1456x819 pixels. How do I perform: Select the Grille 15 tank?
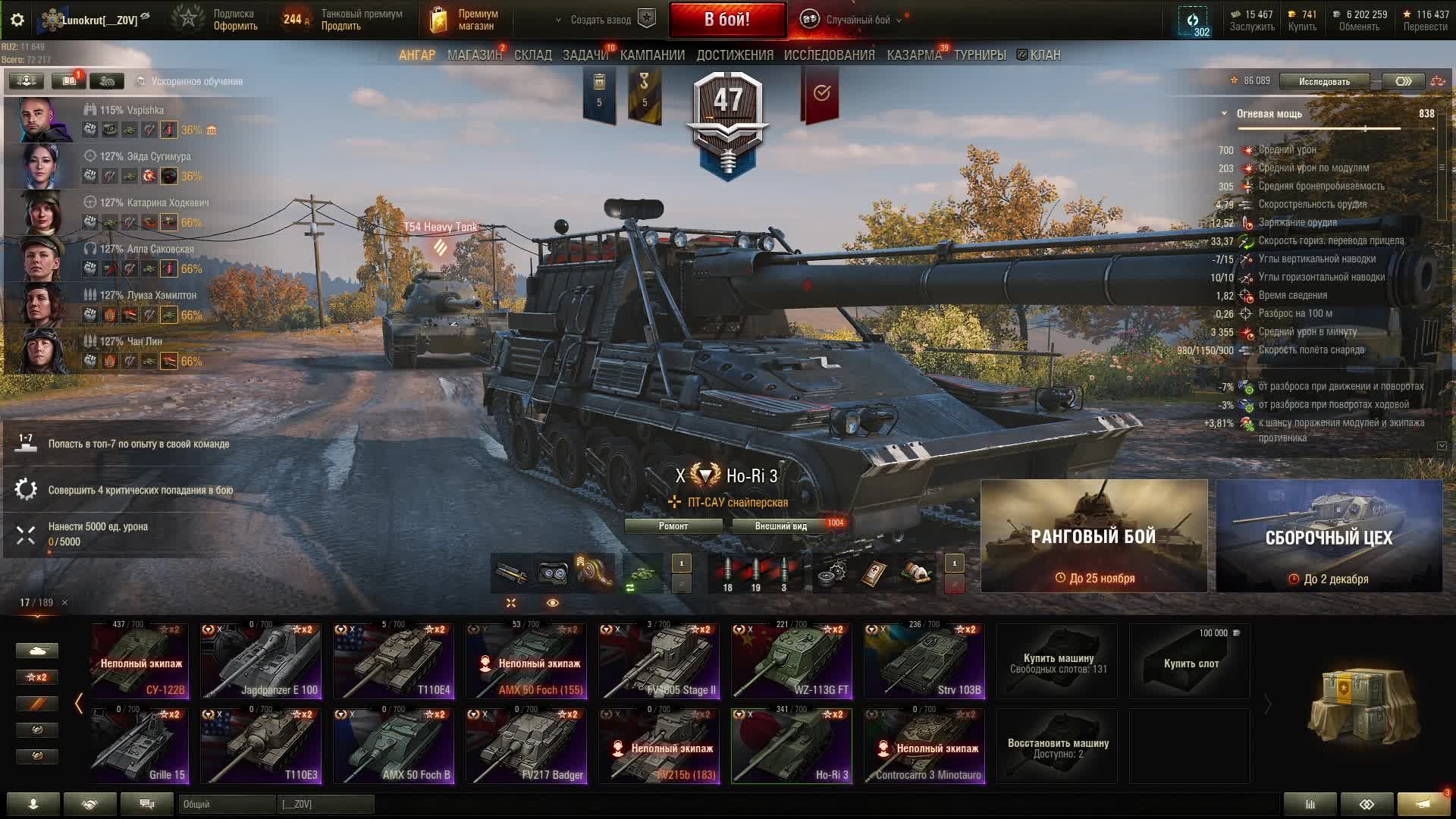140,746
